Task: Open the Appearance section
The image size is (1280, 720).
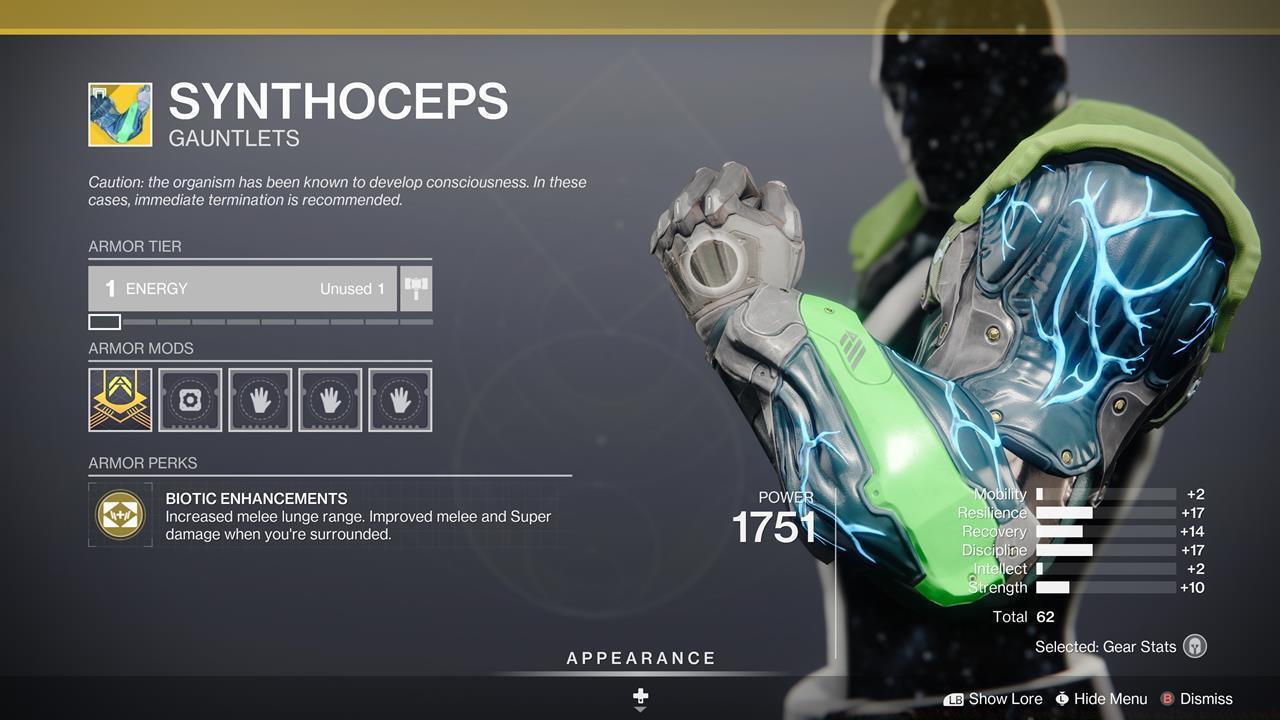Action: tap(641, 659)
